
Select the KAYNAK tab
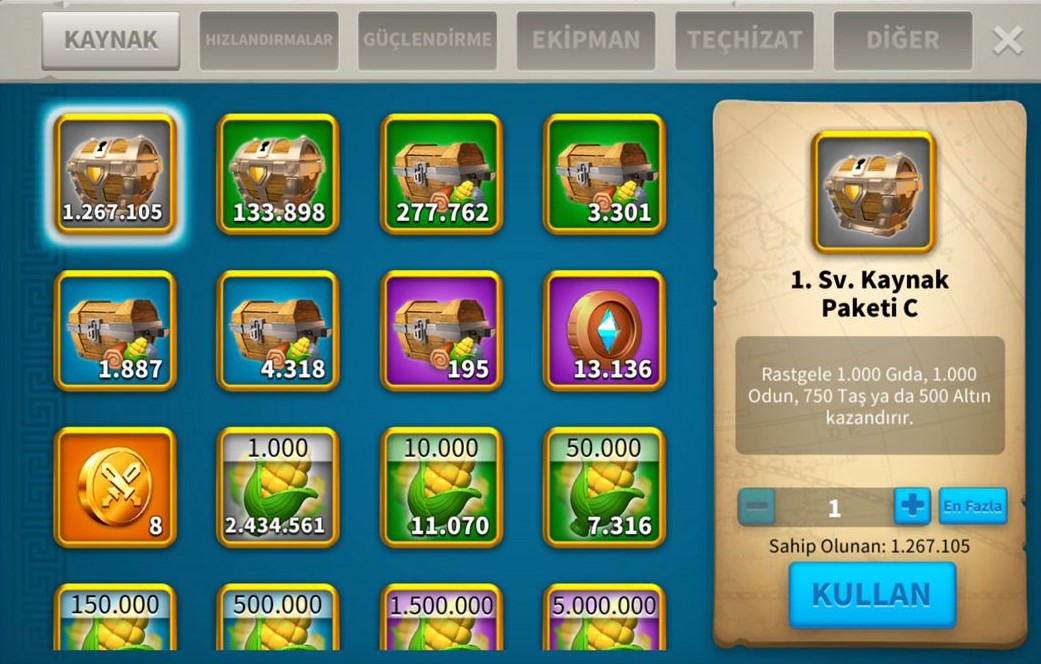point(111,41)
